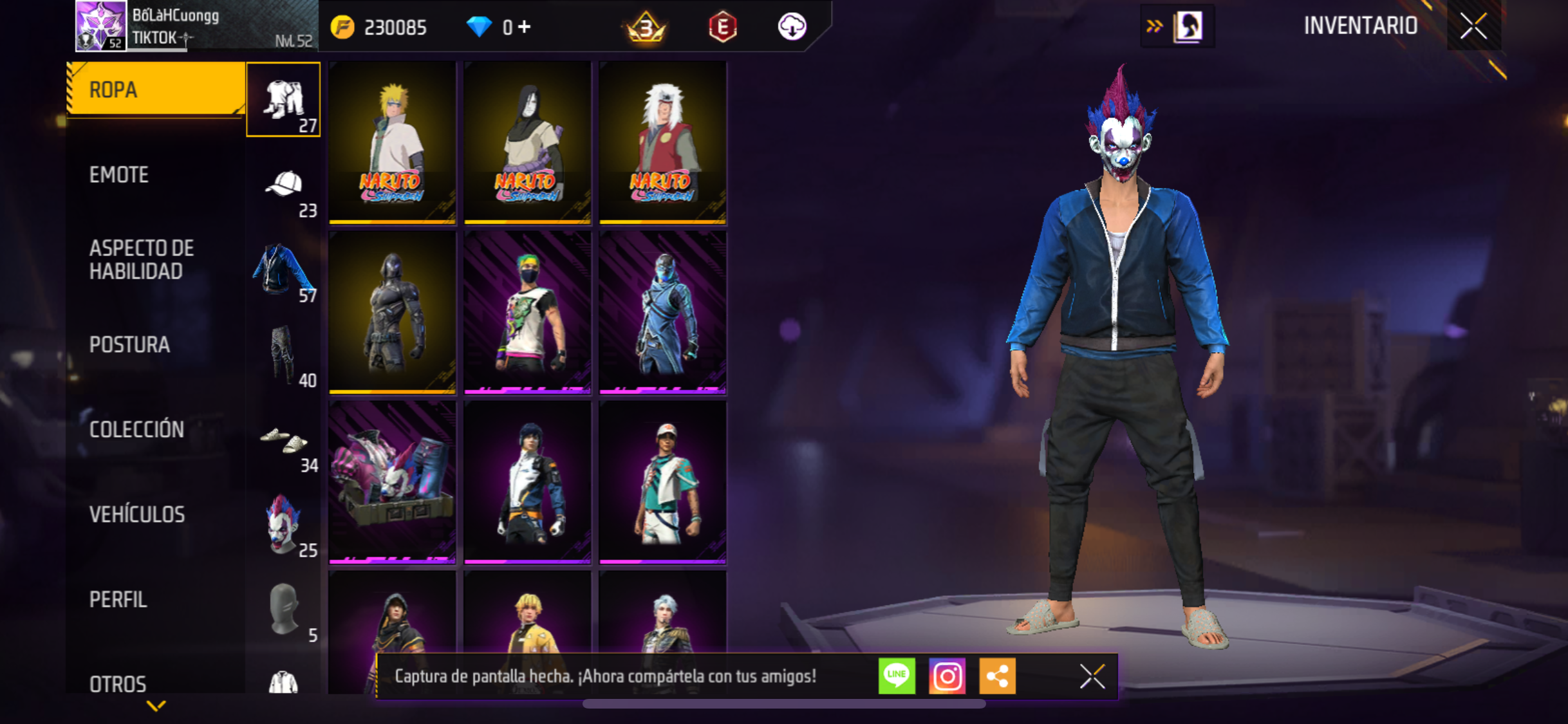Close the inventory screen

(x=1473, y=26)
